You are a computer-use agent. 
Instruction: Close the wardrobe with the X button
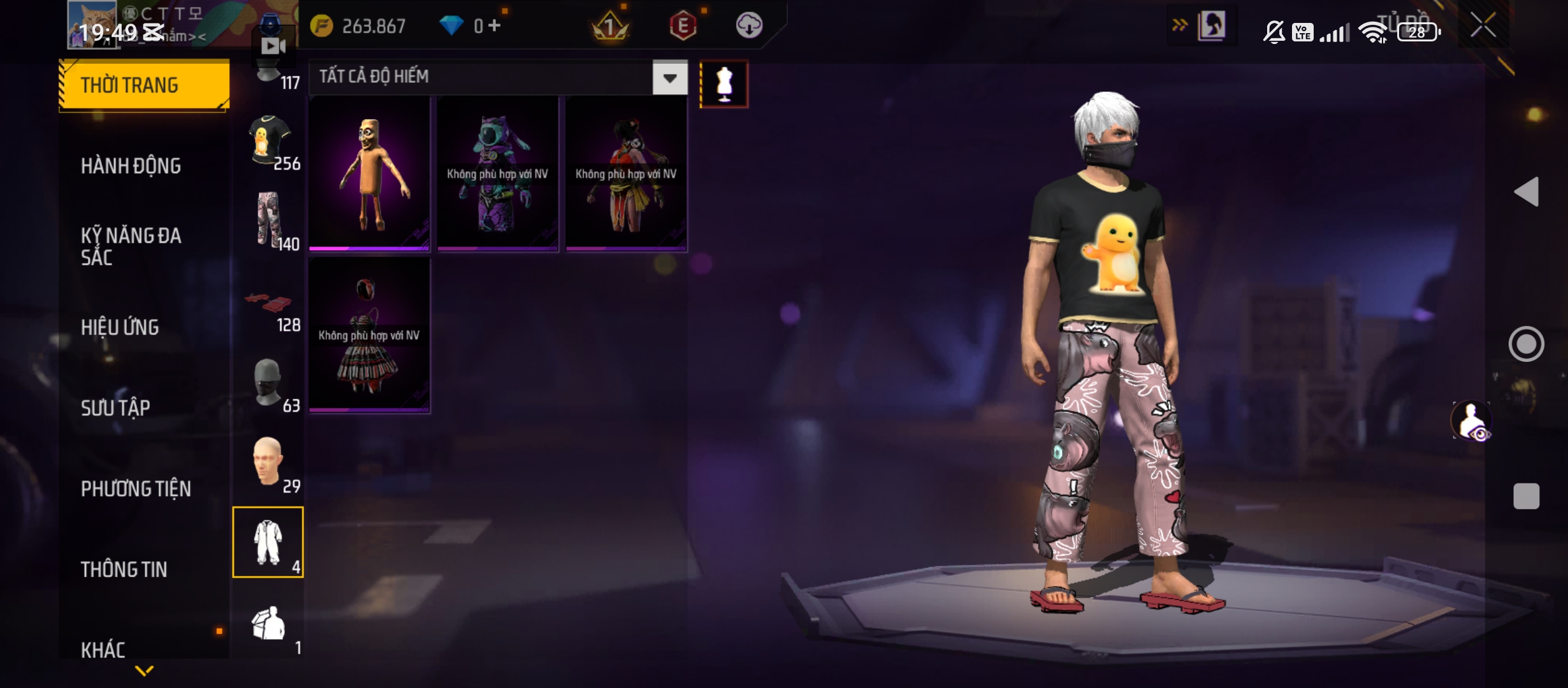point(1483,26)
